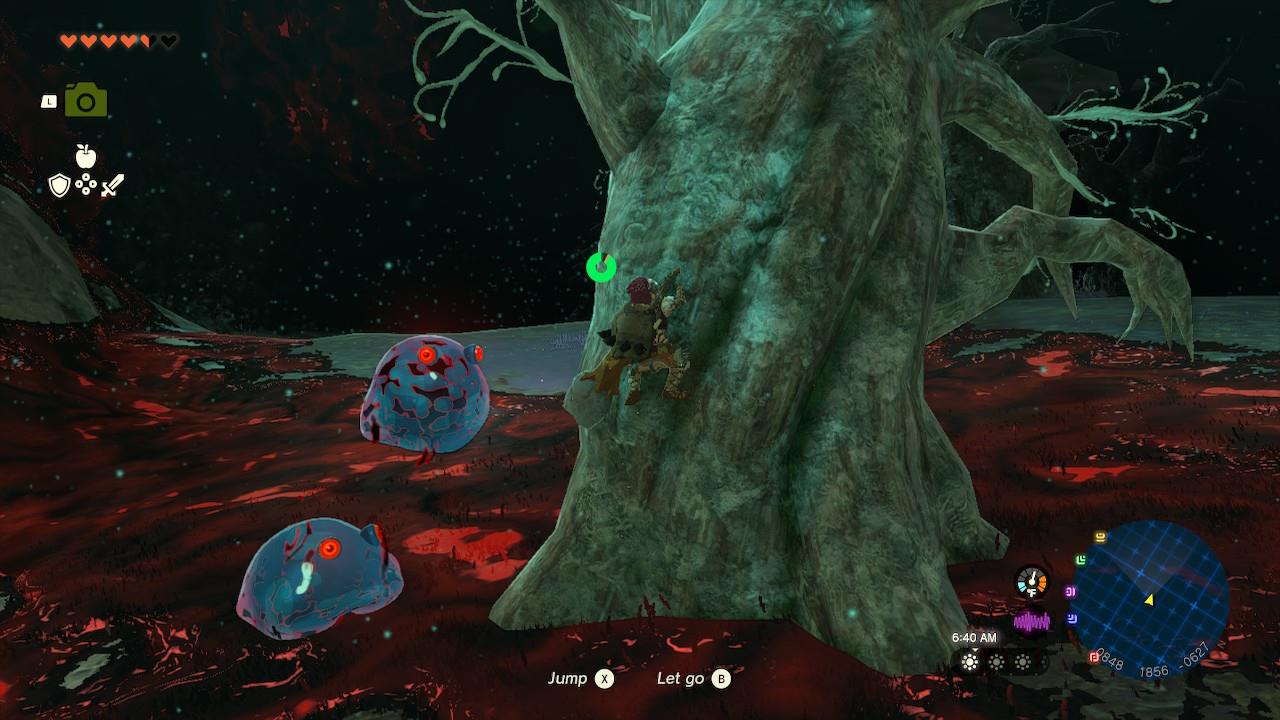Open the apple food quick-select
The image size is (1280, 720).
point(86,156)
